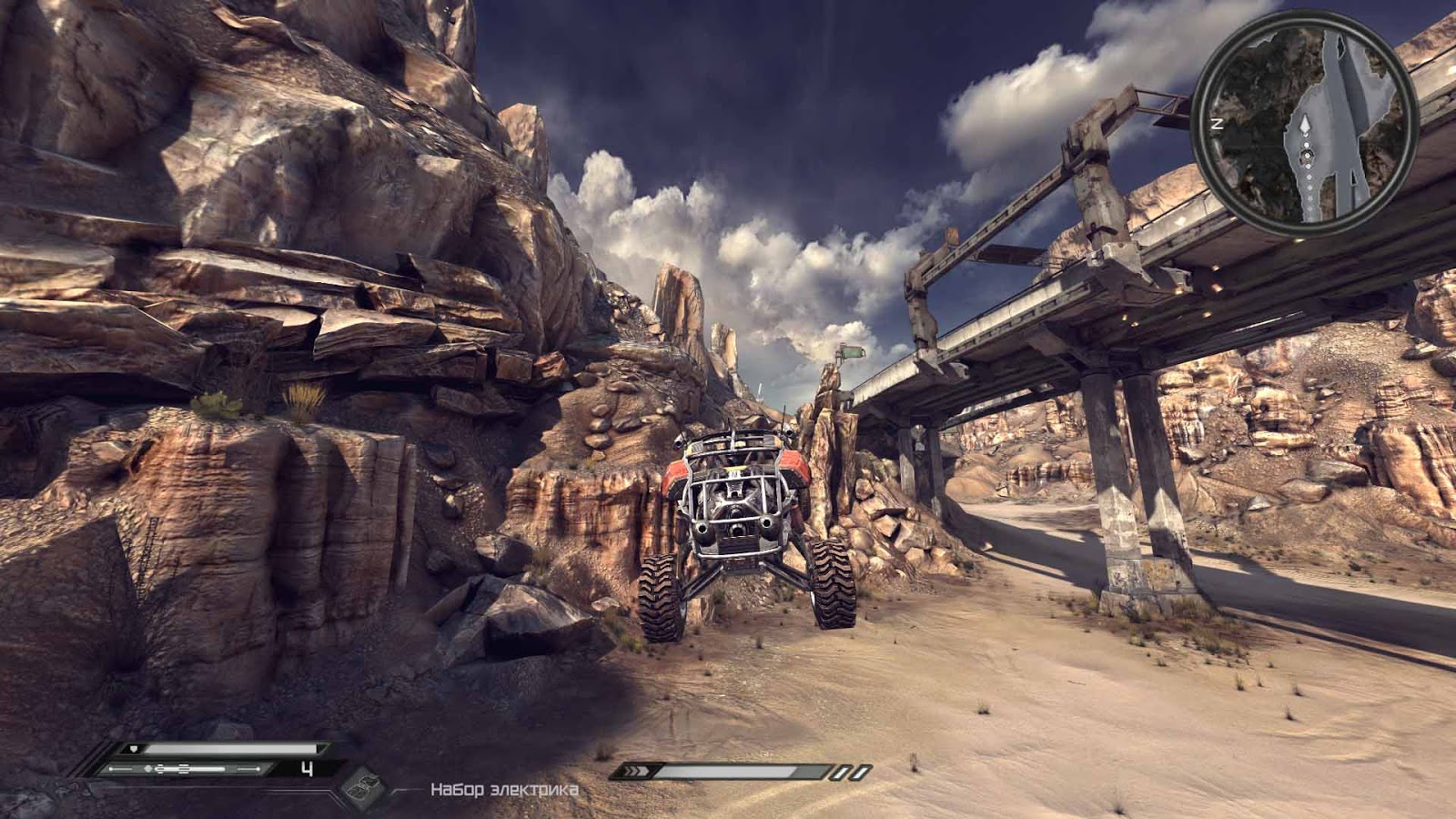
Task: Click the North marker on the minimap
Action: [x=1216, y=123]
